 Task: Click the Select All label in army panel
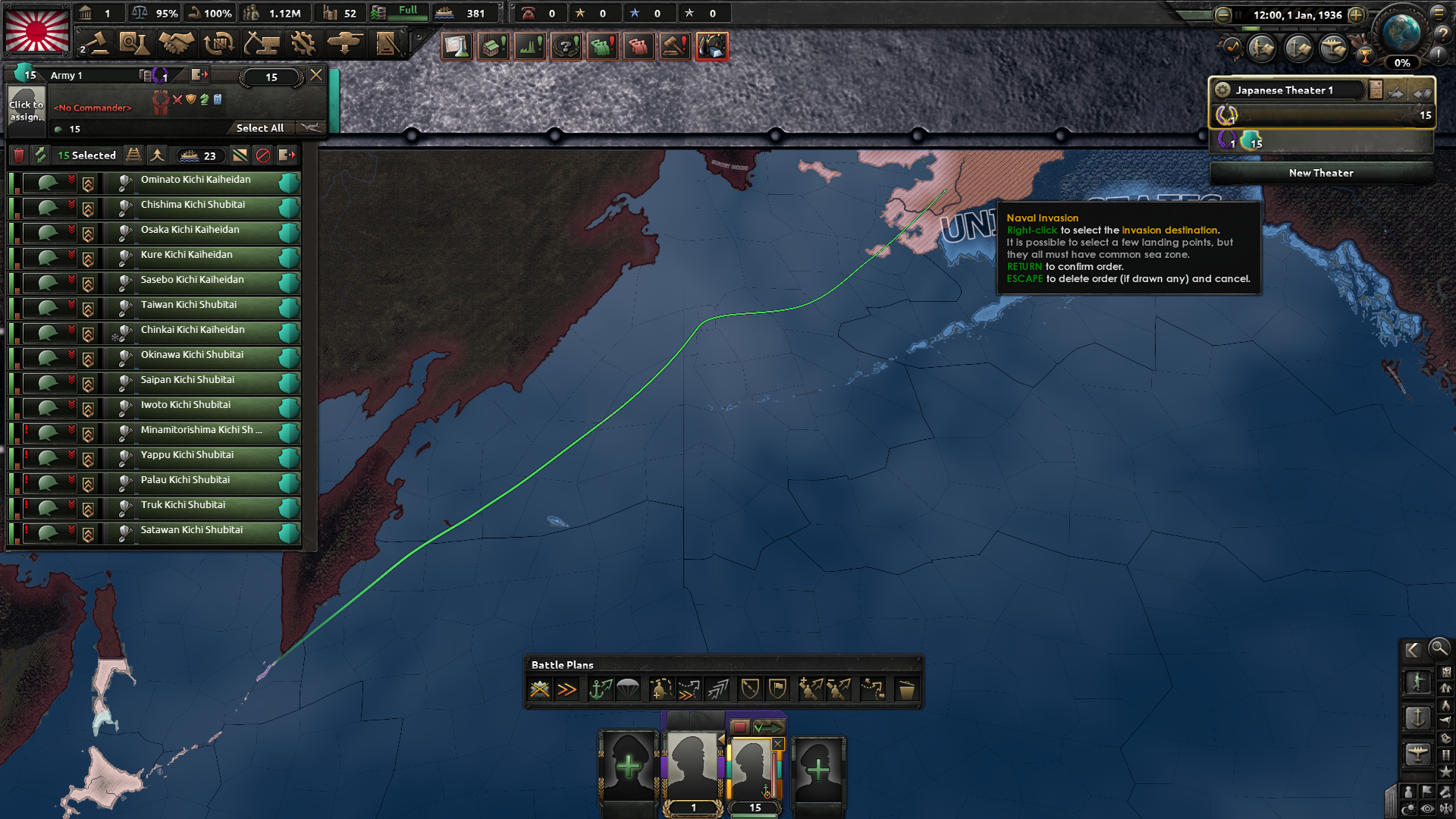coord(259,127)
